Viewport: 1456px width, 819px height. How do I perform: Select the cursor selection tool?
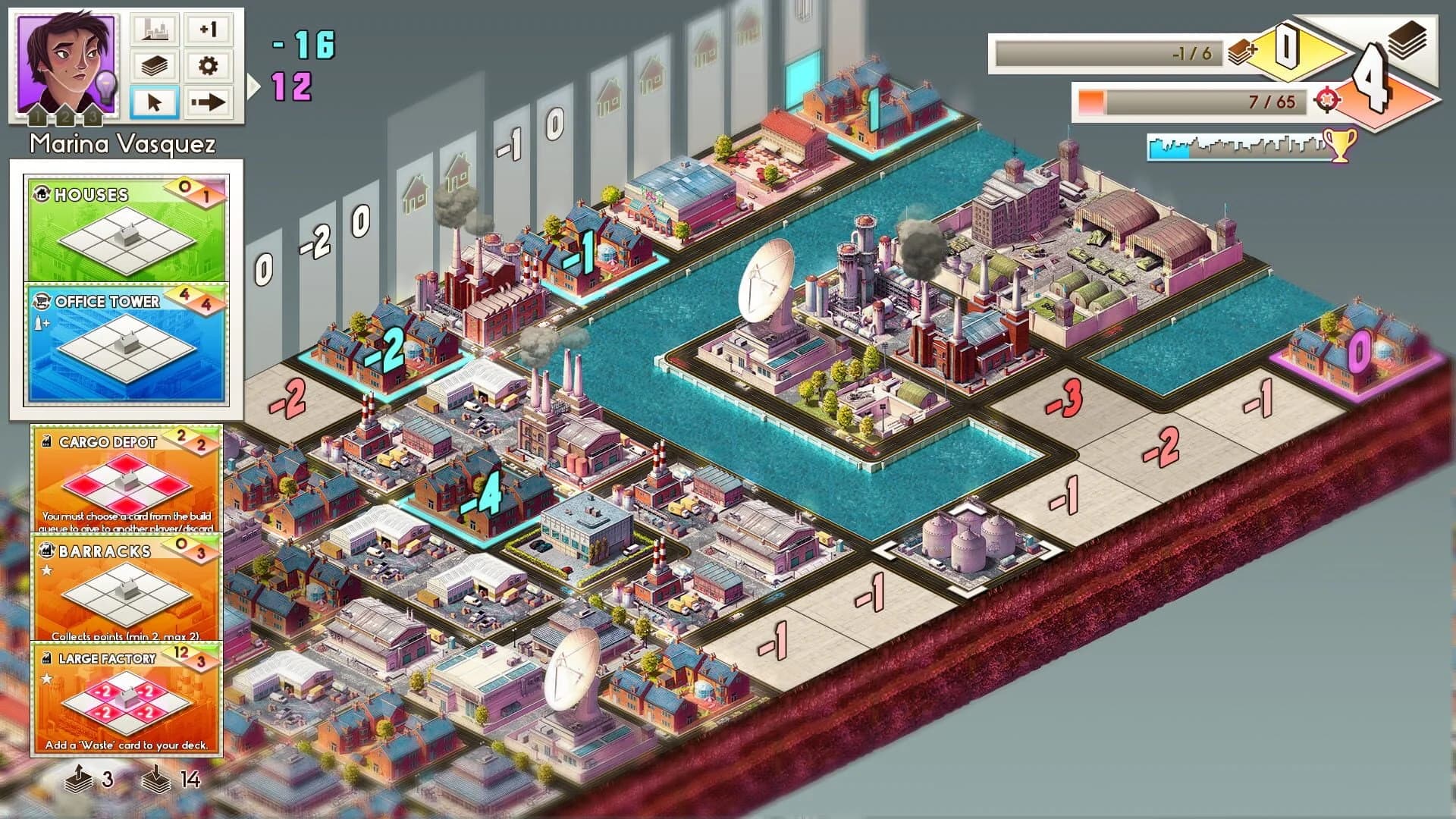[154, 103]
